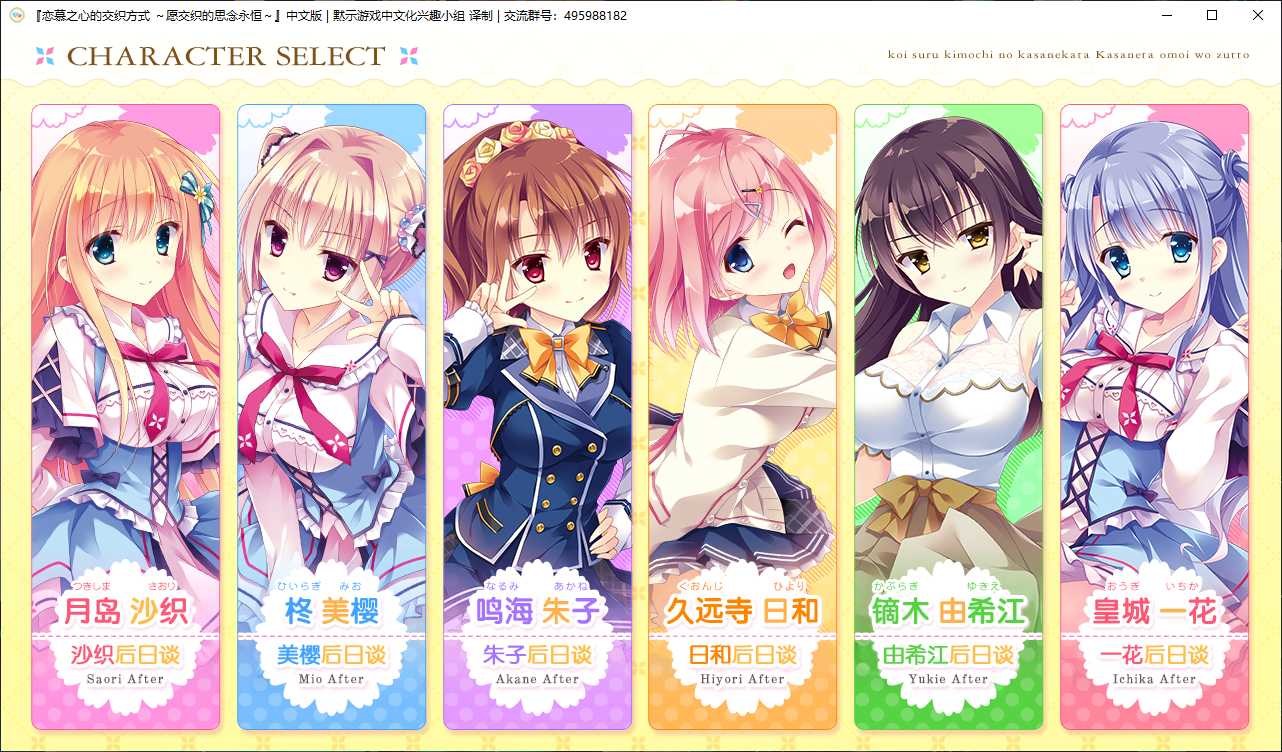Image resolution: width=1282 pixels, height=752 pixels.
Task: Select Ichika's character card
Action: click(x=1154, y=350)
